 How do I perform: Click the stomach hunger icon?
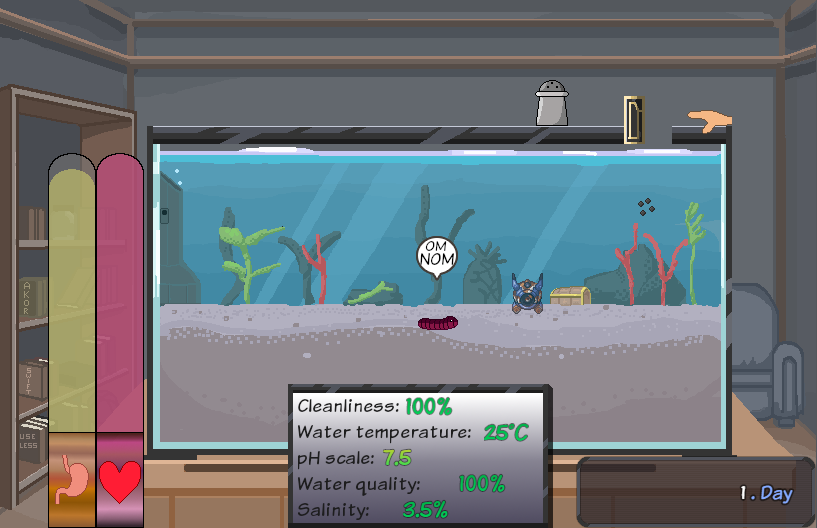pyautogui.click(x=72, y=479)
